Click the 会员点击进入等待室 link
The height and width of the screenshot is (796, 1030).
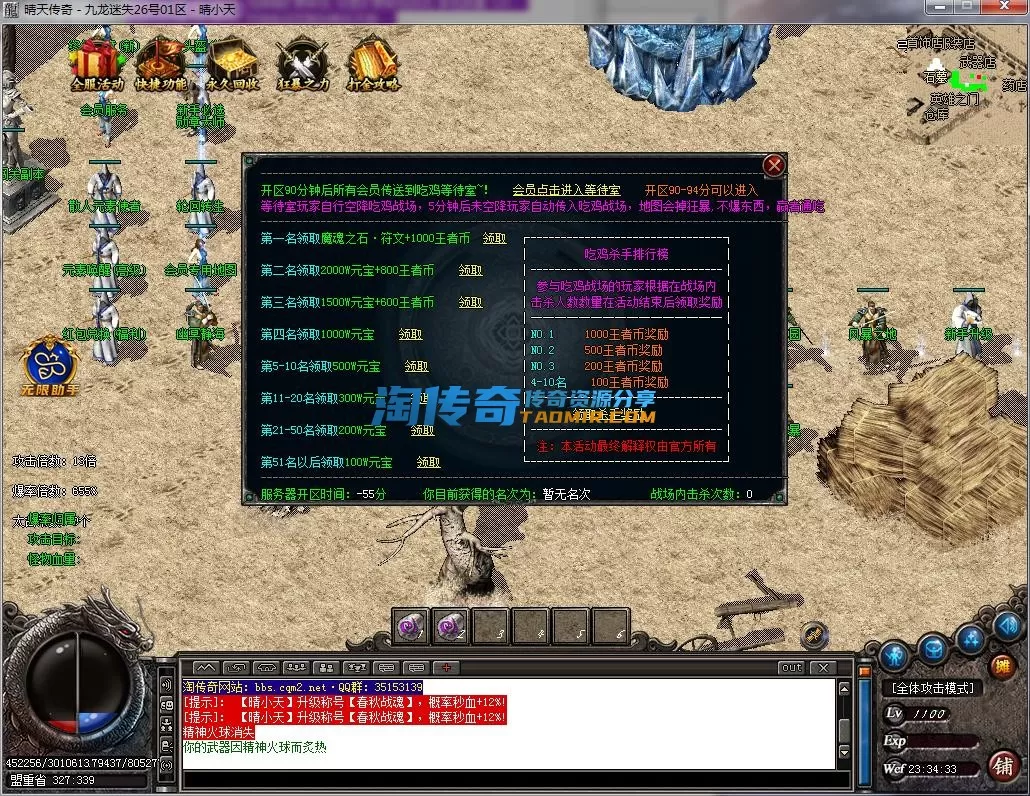pyautogui.click(x=566, y=190)
